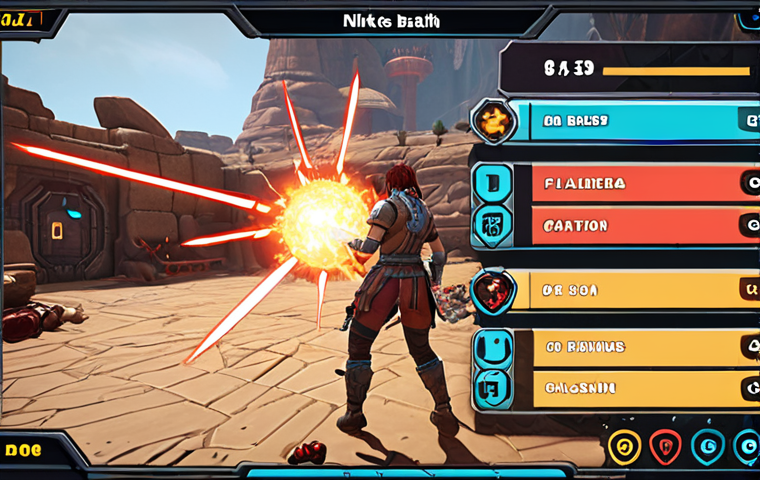Click the dark red heart emblem icon
Viewport: 760px width, 480px height.
pyautogui.click(x=494, y=291)
